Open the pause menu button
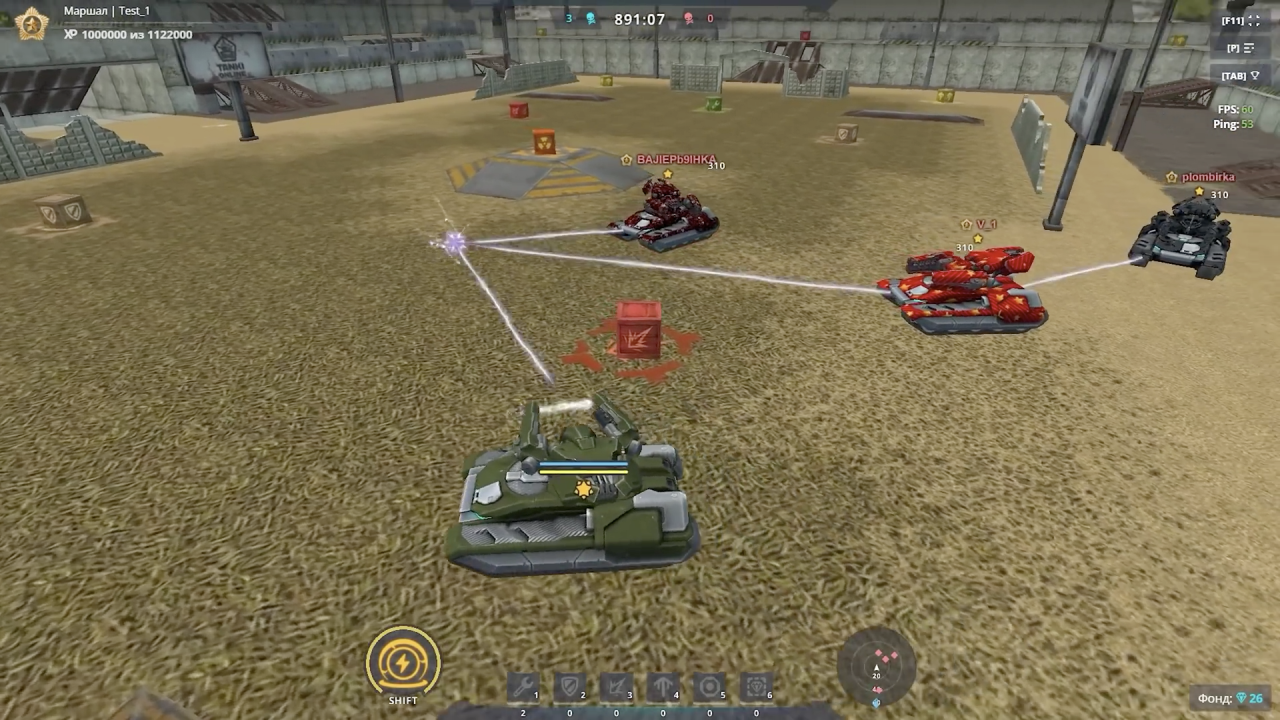The image size is (1280, 720). pos(1240,48)
